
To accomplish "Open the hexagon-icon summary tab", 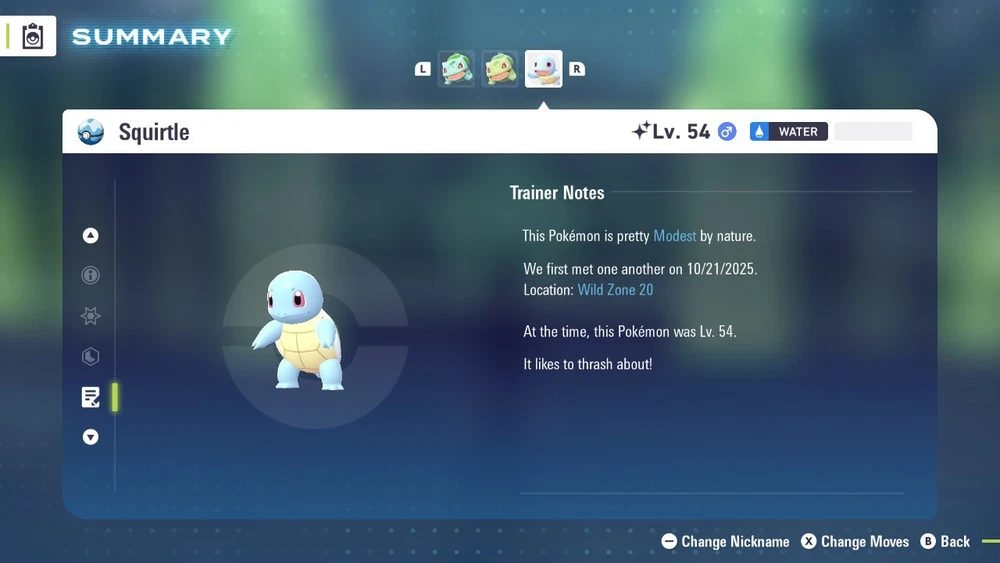I will click(91, 357).
